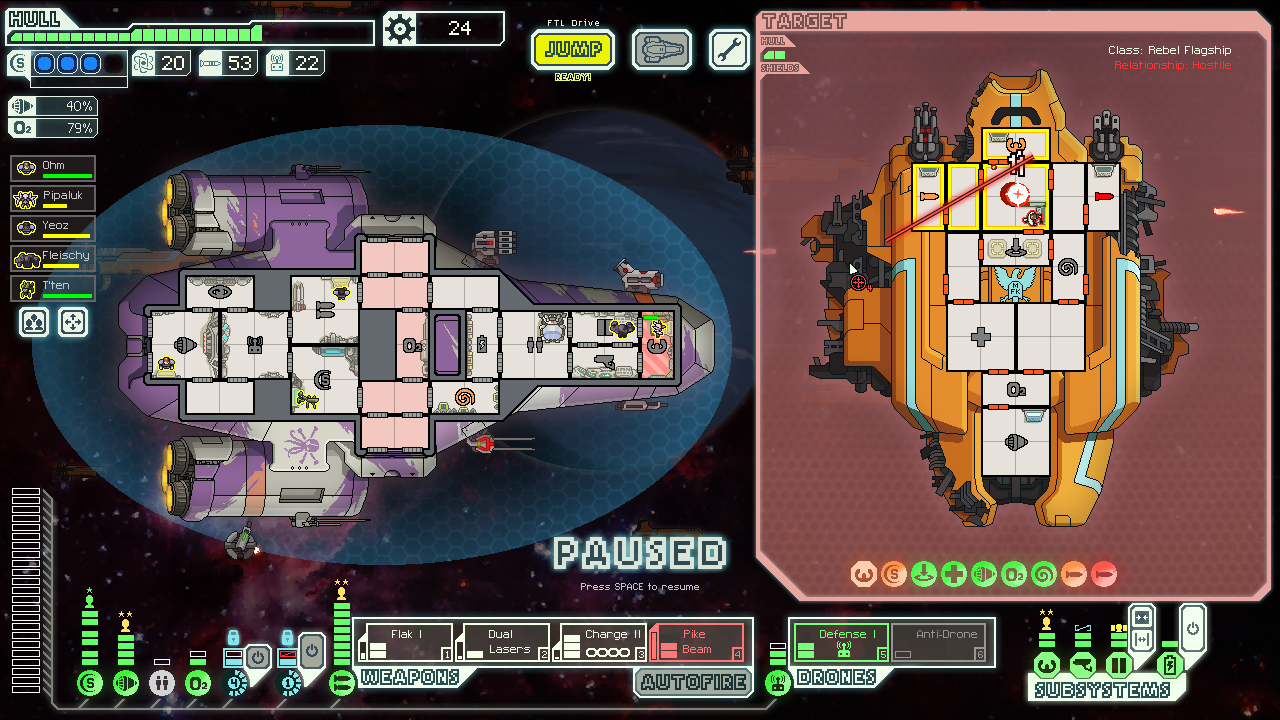Select the Defense I drone slot
The width and height of the screenshot is (1280, 720).
(841, 641)
